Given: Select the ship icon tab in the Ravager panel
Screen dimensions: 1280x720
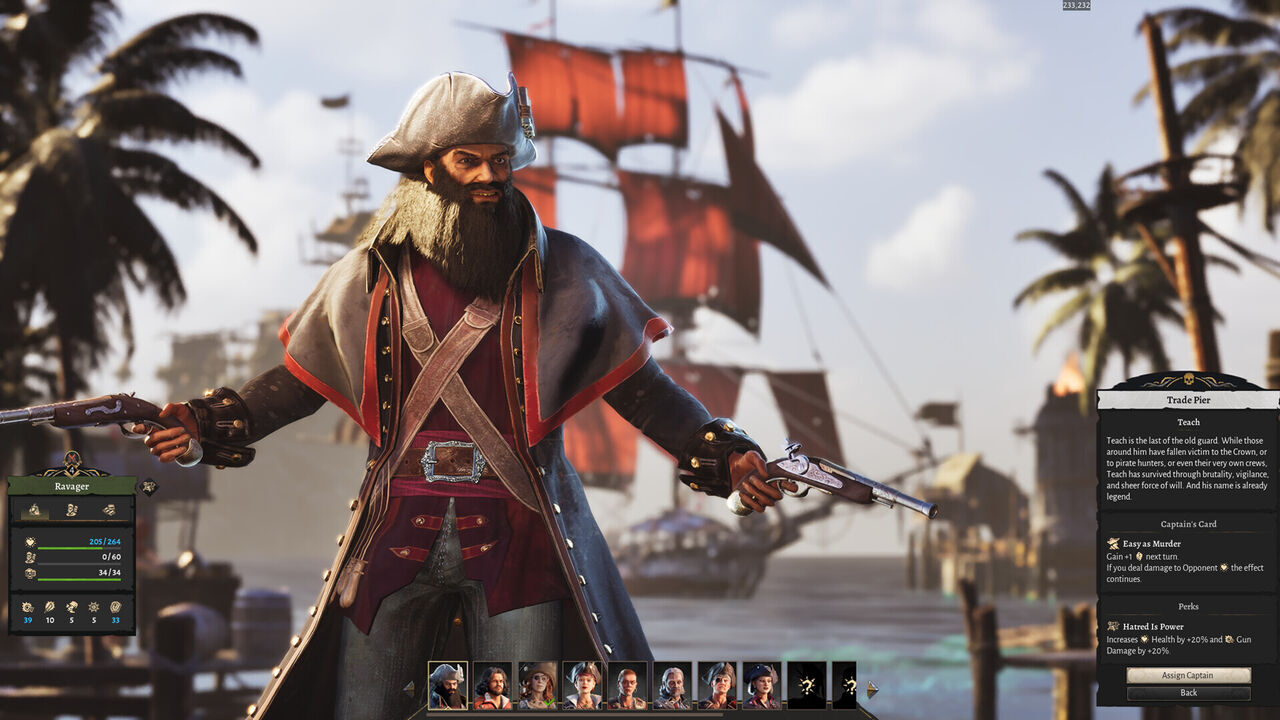Looking at the screenshot, I should coord(36,511).
